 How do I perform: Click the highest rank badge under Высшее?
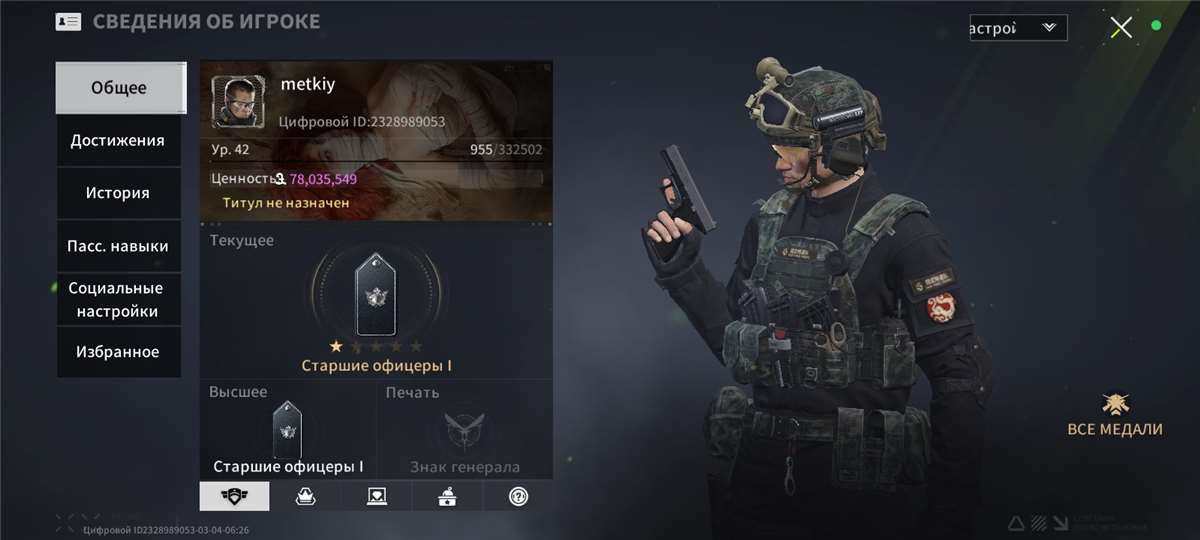coord(287,430)
